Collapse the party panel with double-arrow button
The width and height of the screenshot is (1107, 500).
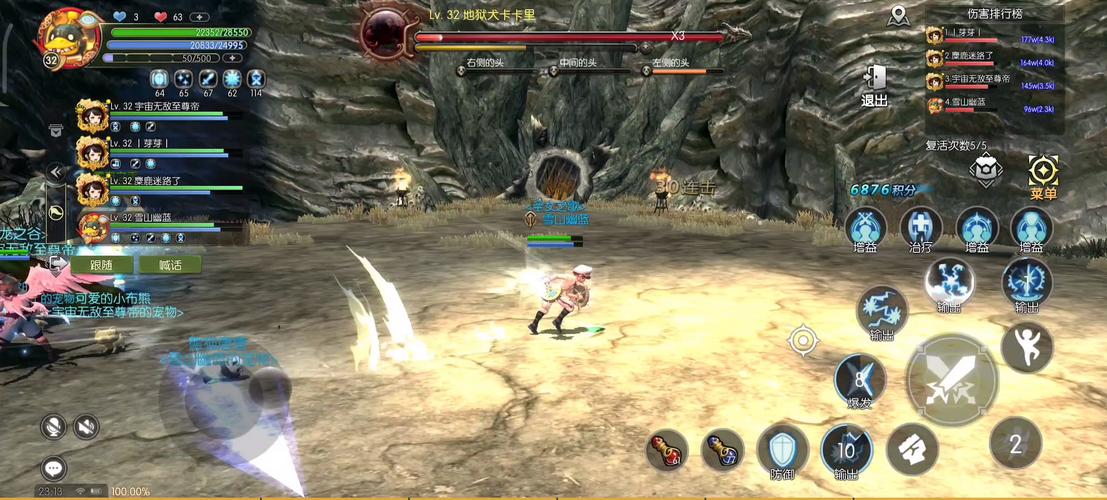(x=56, y=173)
